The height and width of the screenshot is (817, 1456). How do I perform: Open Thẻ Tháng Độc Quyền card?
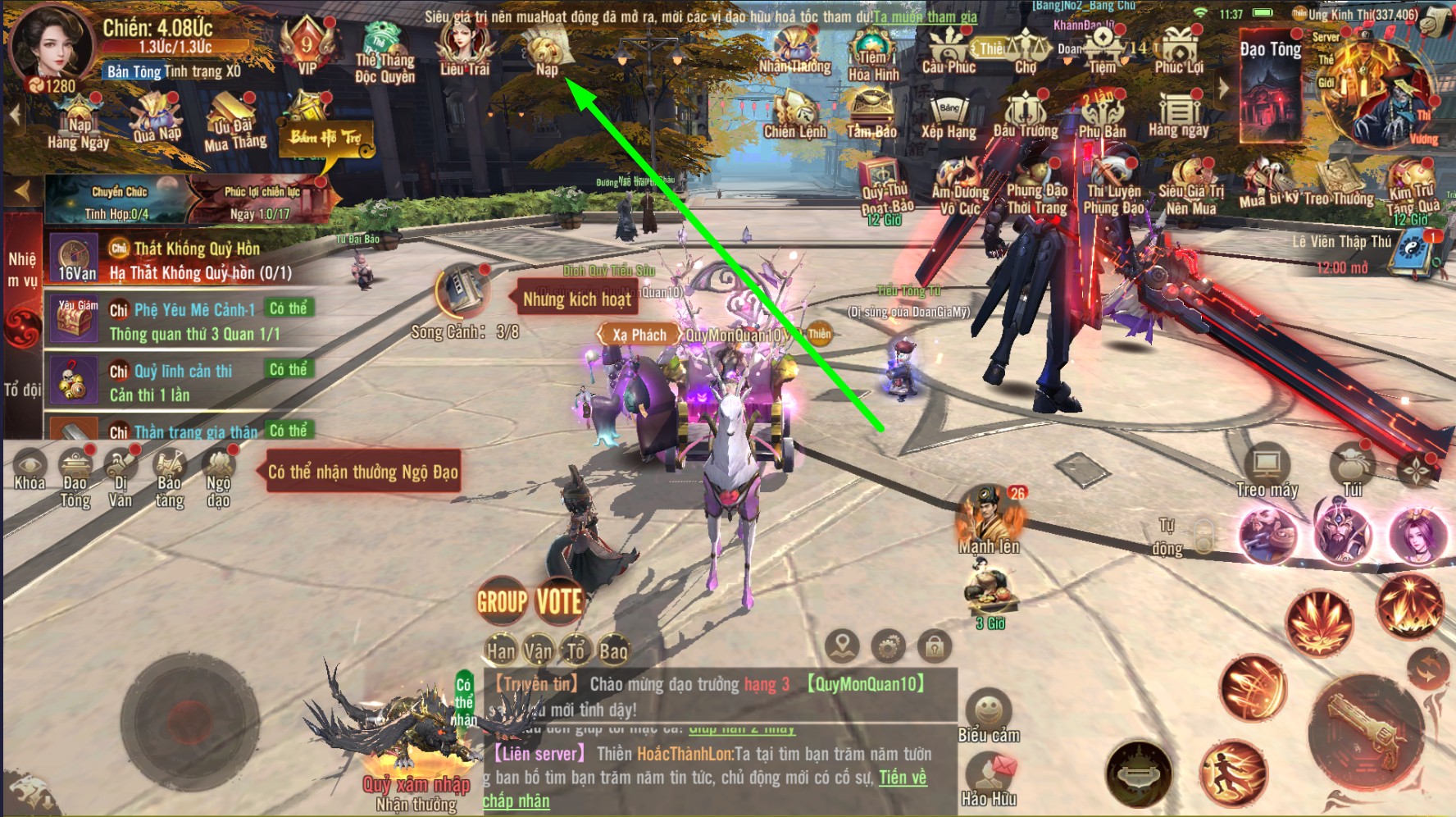click(x=384, y=54)
